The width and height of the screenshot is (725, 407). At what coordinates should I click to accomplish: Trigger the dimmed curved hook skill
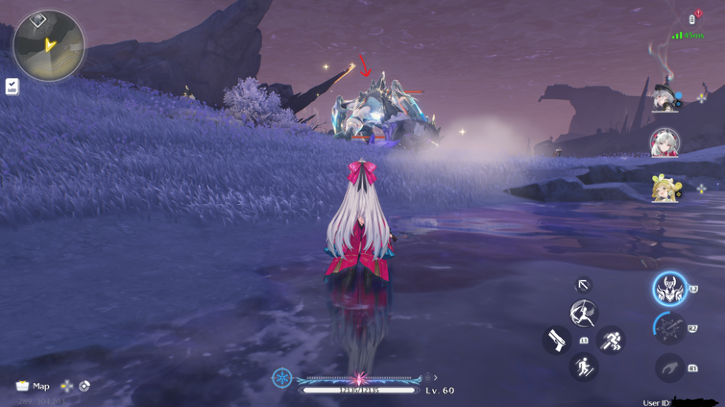tap(669, 368)
